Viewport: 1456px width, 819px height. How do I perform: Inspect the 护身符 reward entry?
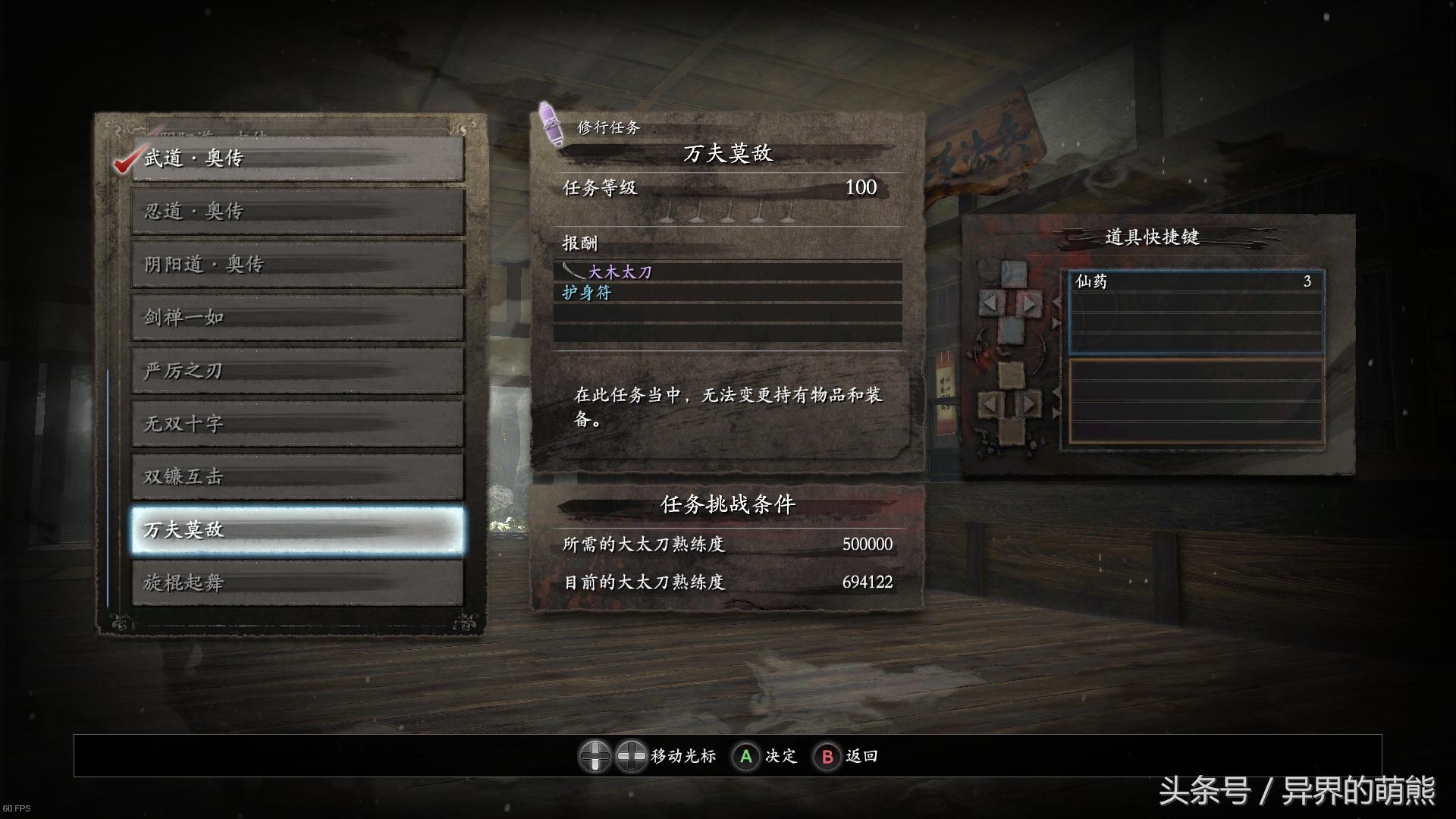[587, 293]
